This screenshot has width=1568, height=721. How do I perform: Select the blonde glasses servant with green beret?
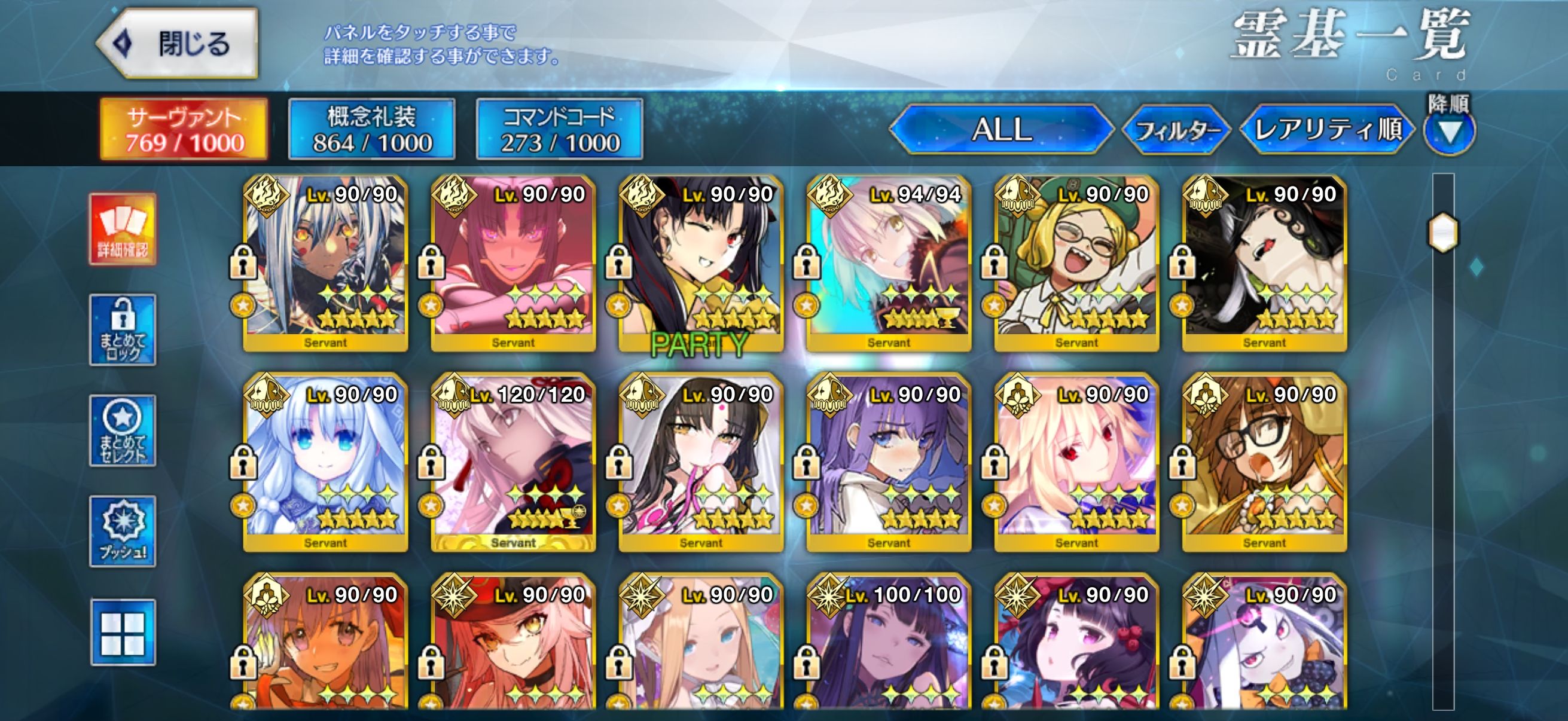[x=1076, y=263]
